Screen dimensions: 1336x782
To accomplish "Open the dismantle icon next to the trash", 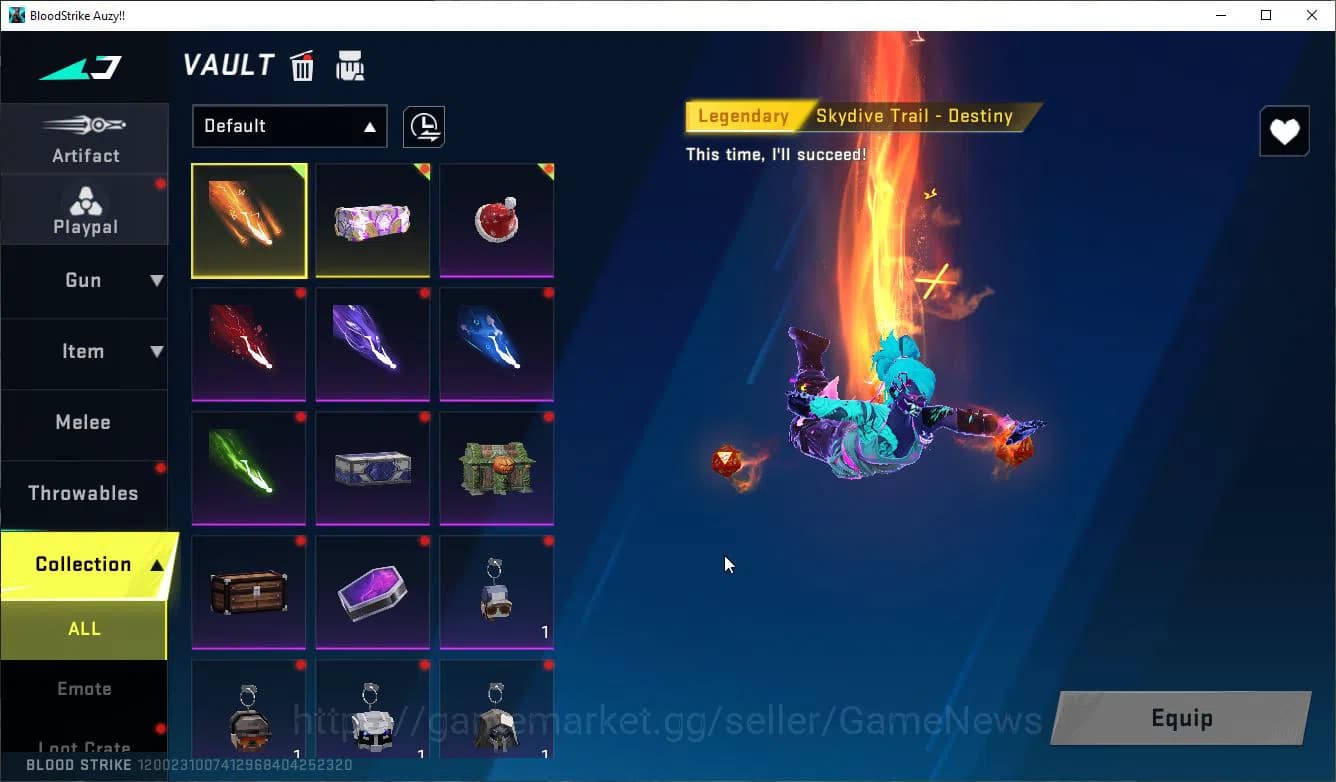I will coord(350,65).
